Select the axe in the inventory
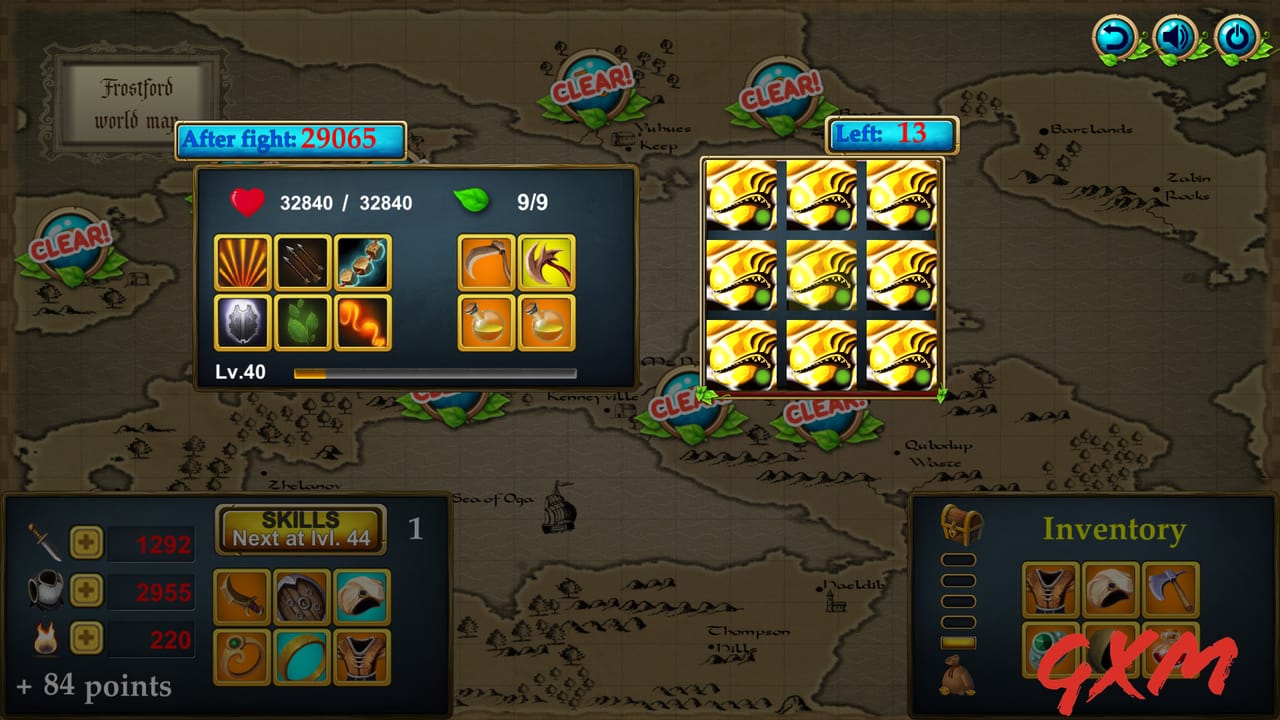The image size is (1280, 720). 1170,589
